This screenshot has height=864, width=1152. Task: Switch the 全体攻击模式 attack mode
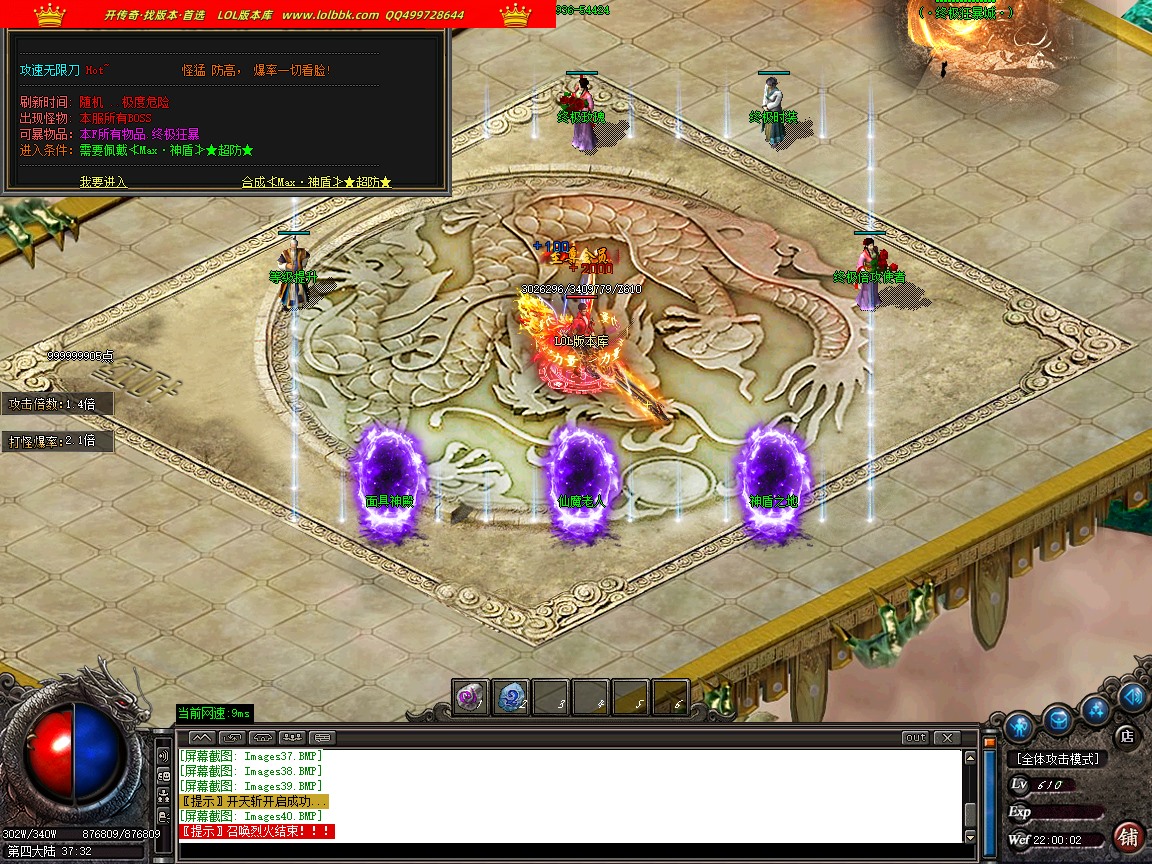(1058, 759)
